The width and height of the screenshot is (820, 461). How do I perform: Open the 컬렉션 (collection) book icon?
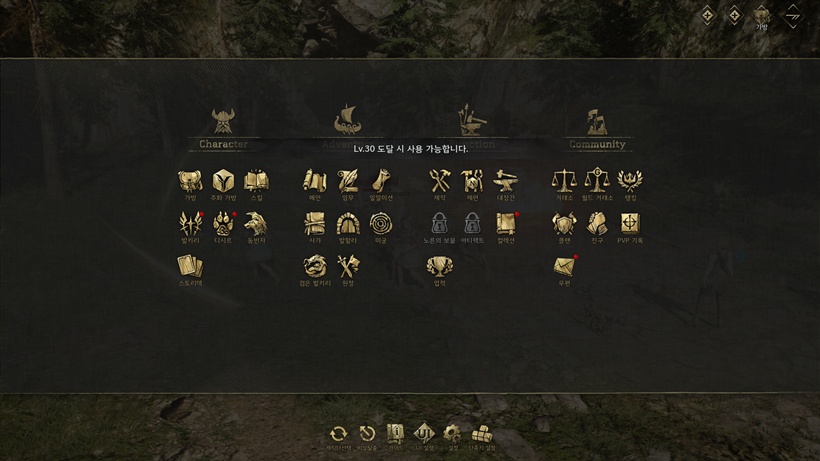click(x=506, y=224)
